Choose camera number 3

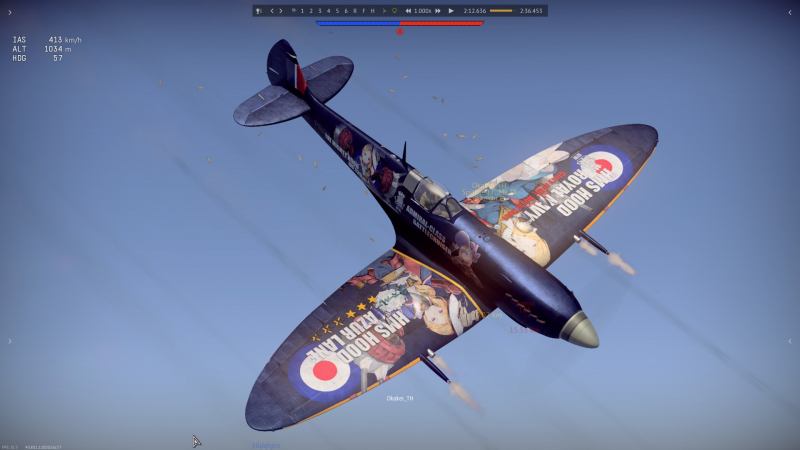pos(320,11)
